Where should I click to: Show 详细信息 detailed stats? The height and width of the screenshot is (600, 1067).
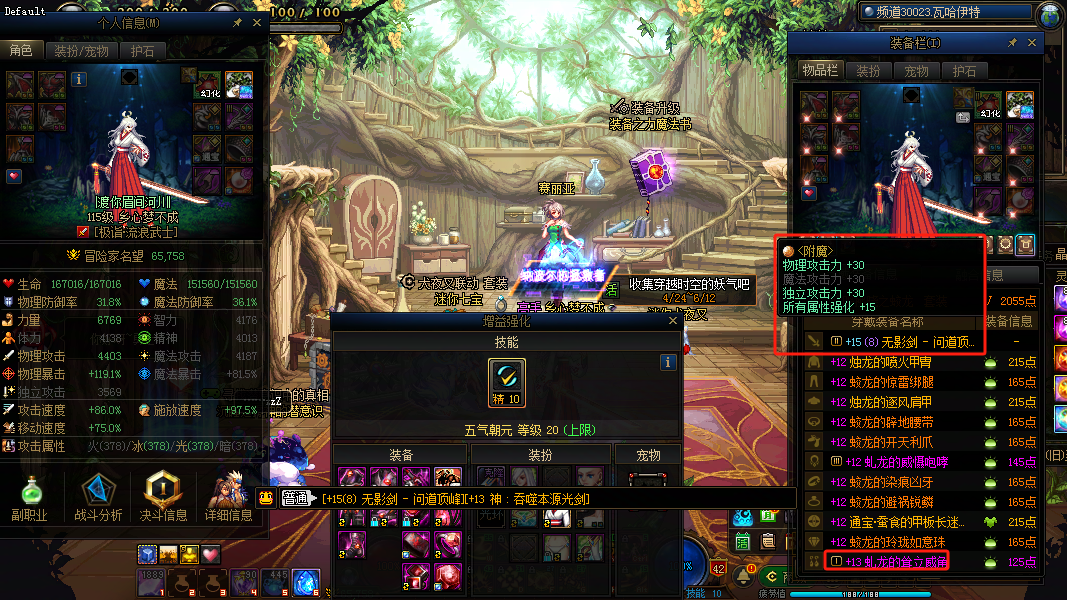[x=229, y=497]
